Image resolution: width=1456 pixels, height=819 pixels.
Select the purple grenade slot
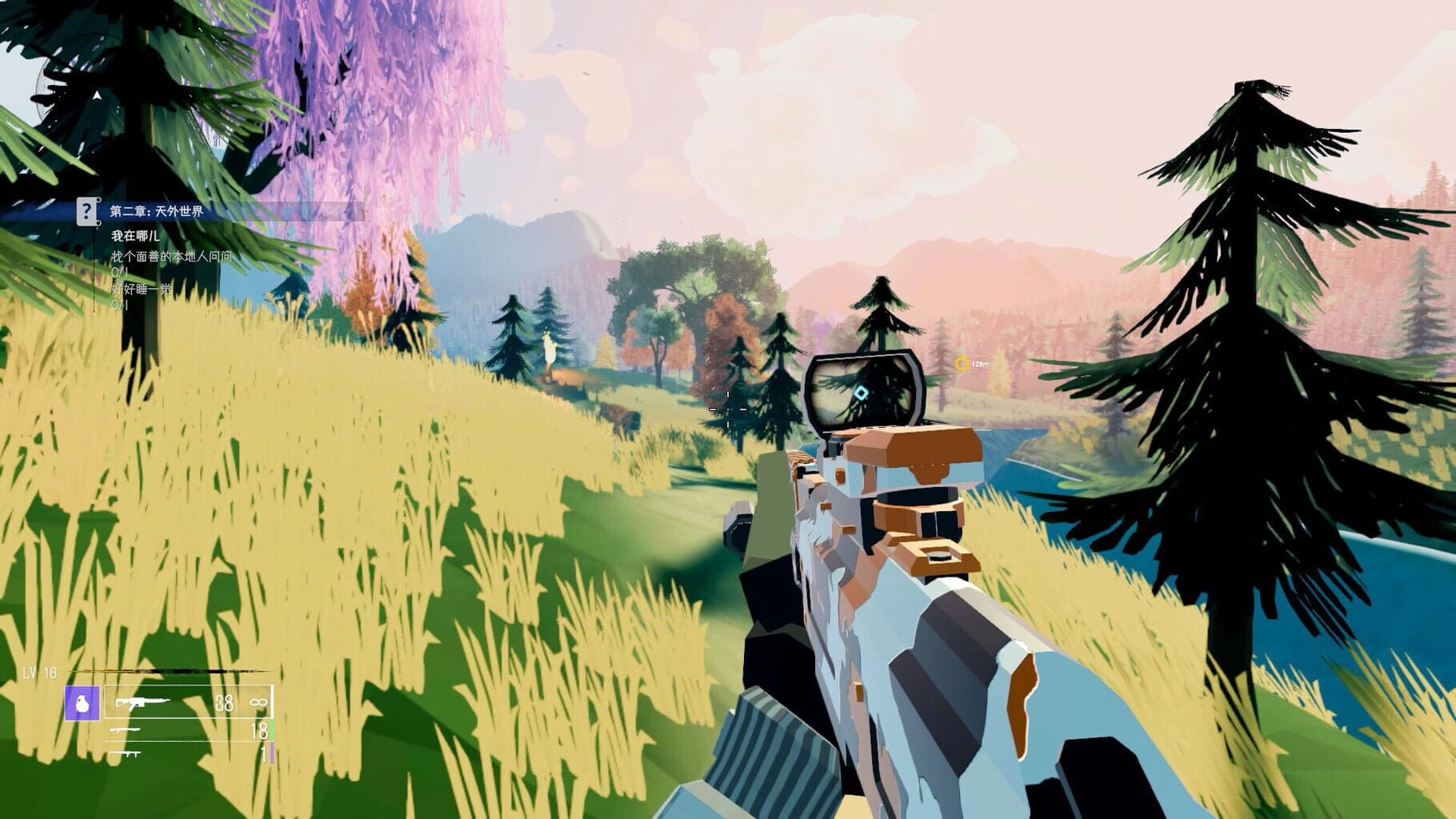click(x=82, y=703)
